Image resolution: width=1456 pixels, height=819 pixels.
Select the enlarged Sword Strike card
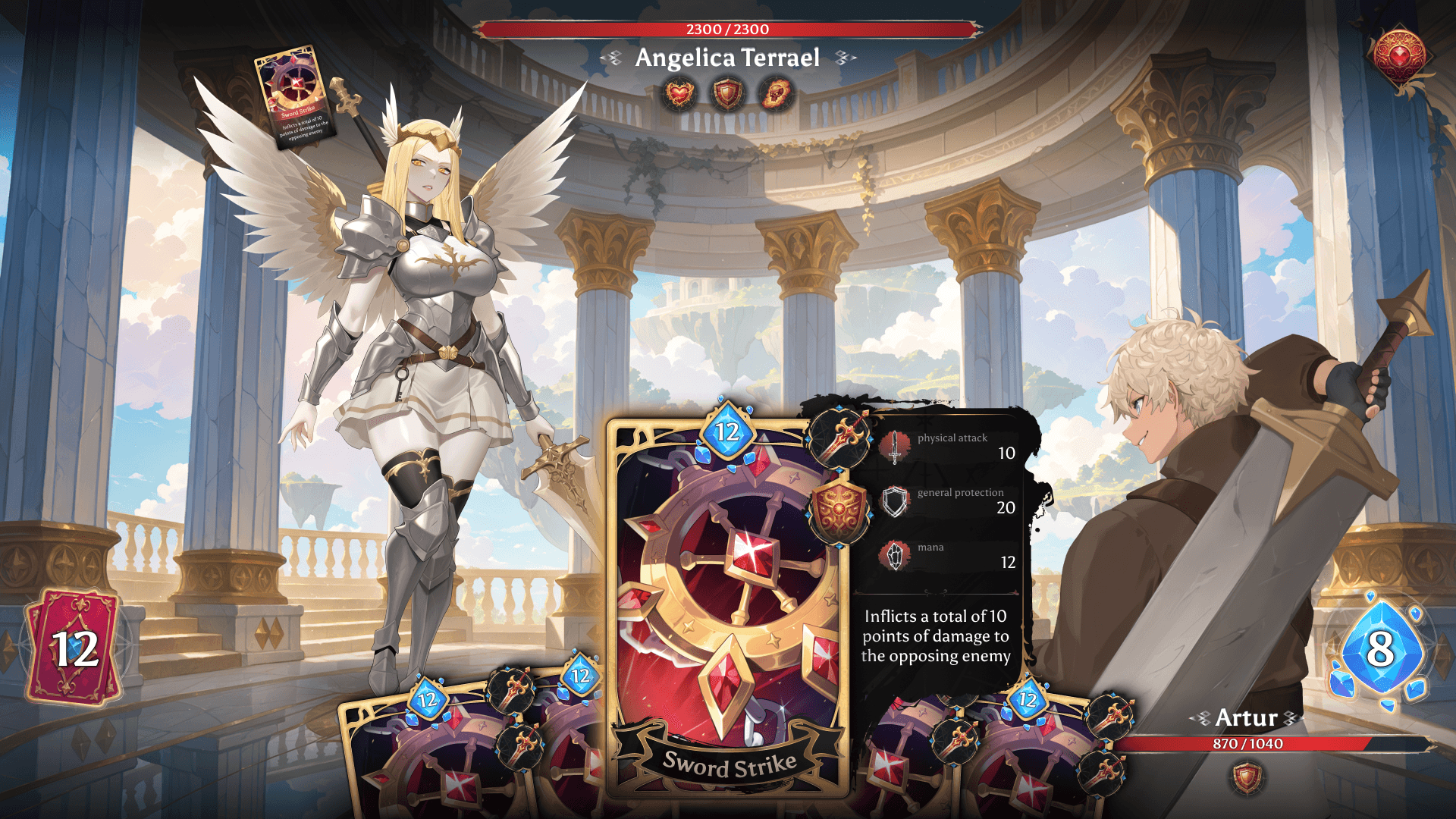click(726, 607)
